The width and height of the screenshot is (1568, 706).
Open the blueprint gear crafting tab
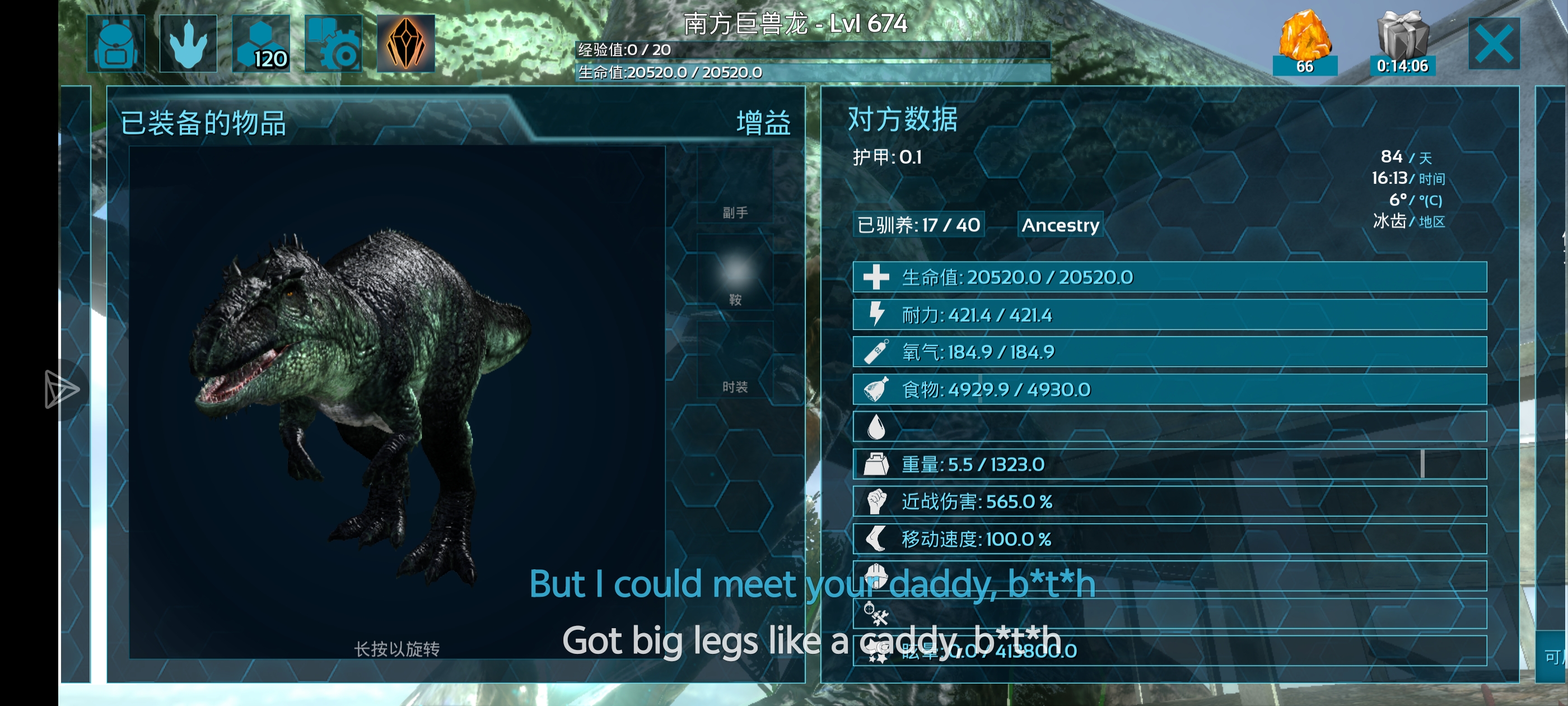click(333, 44)
